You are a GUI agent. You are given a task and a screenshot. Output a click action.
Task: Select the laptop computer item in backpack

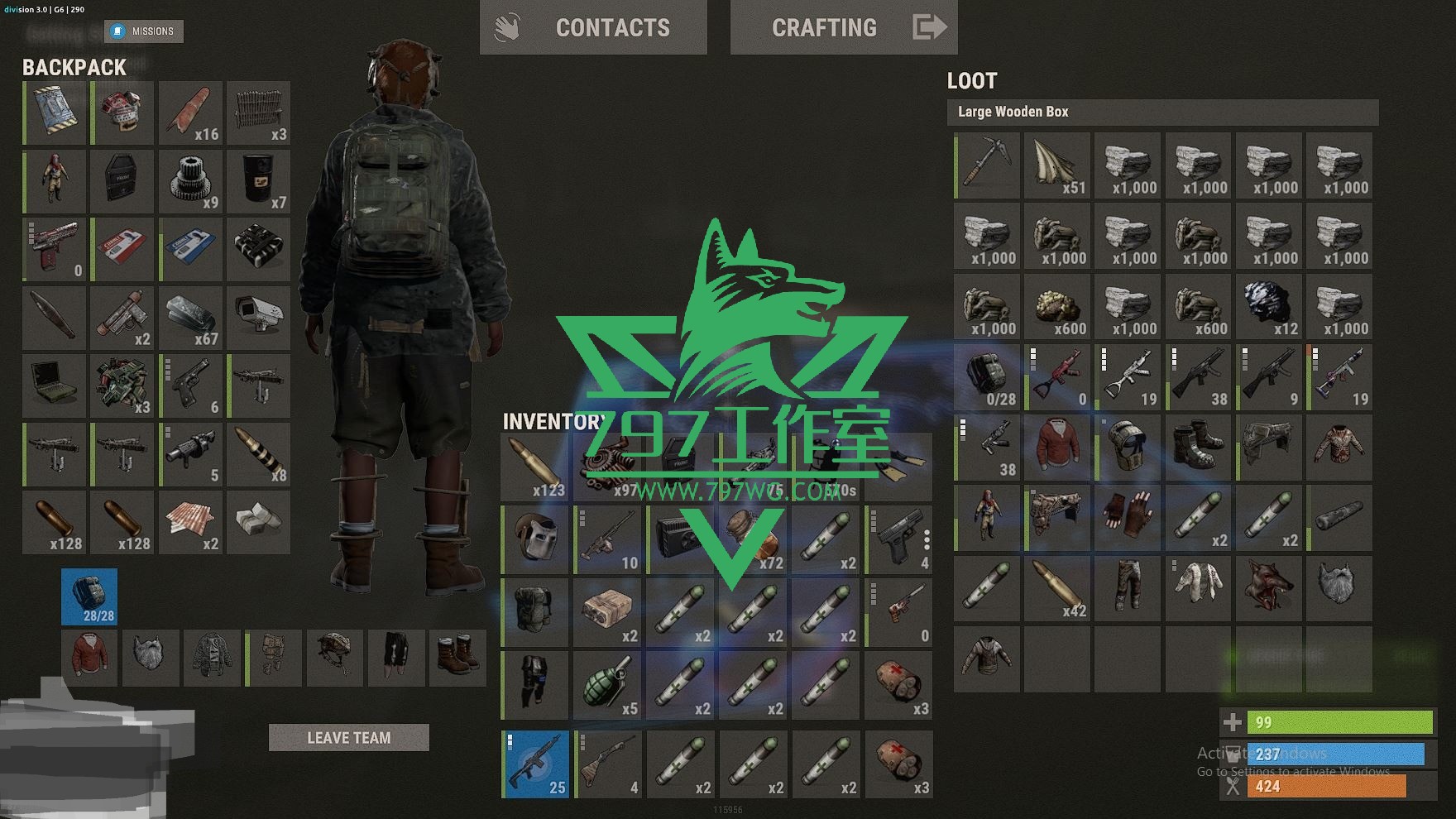55,385
